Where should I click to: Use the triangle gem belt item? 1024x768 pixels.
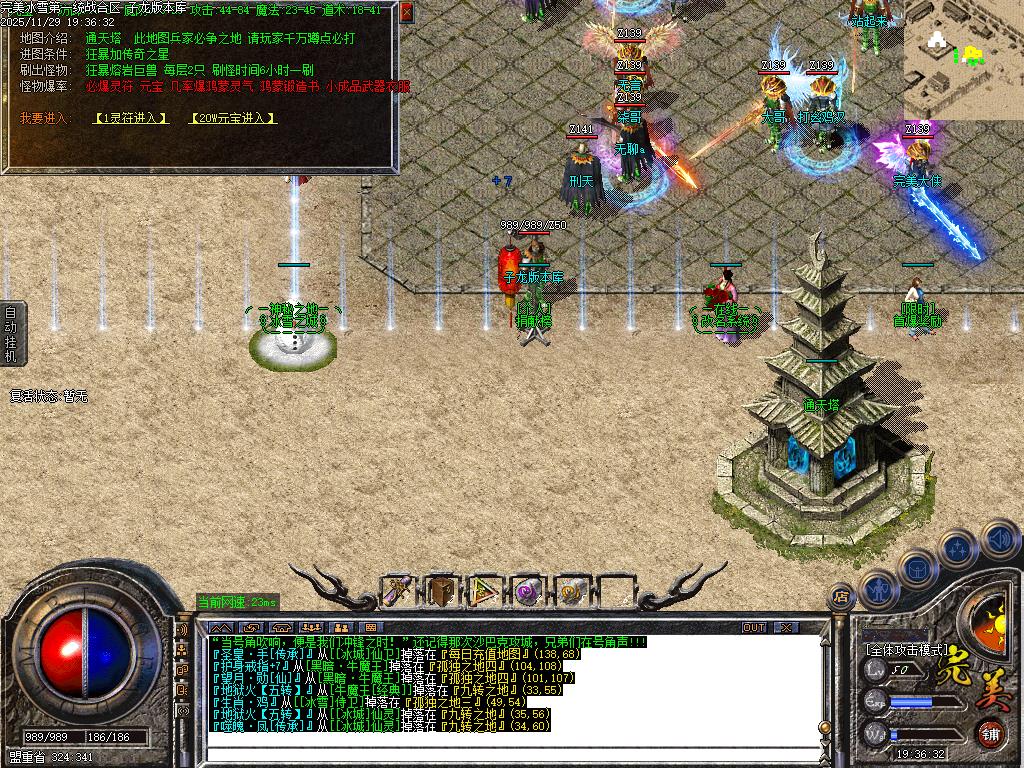pos(485,592)
